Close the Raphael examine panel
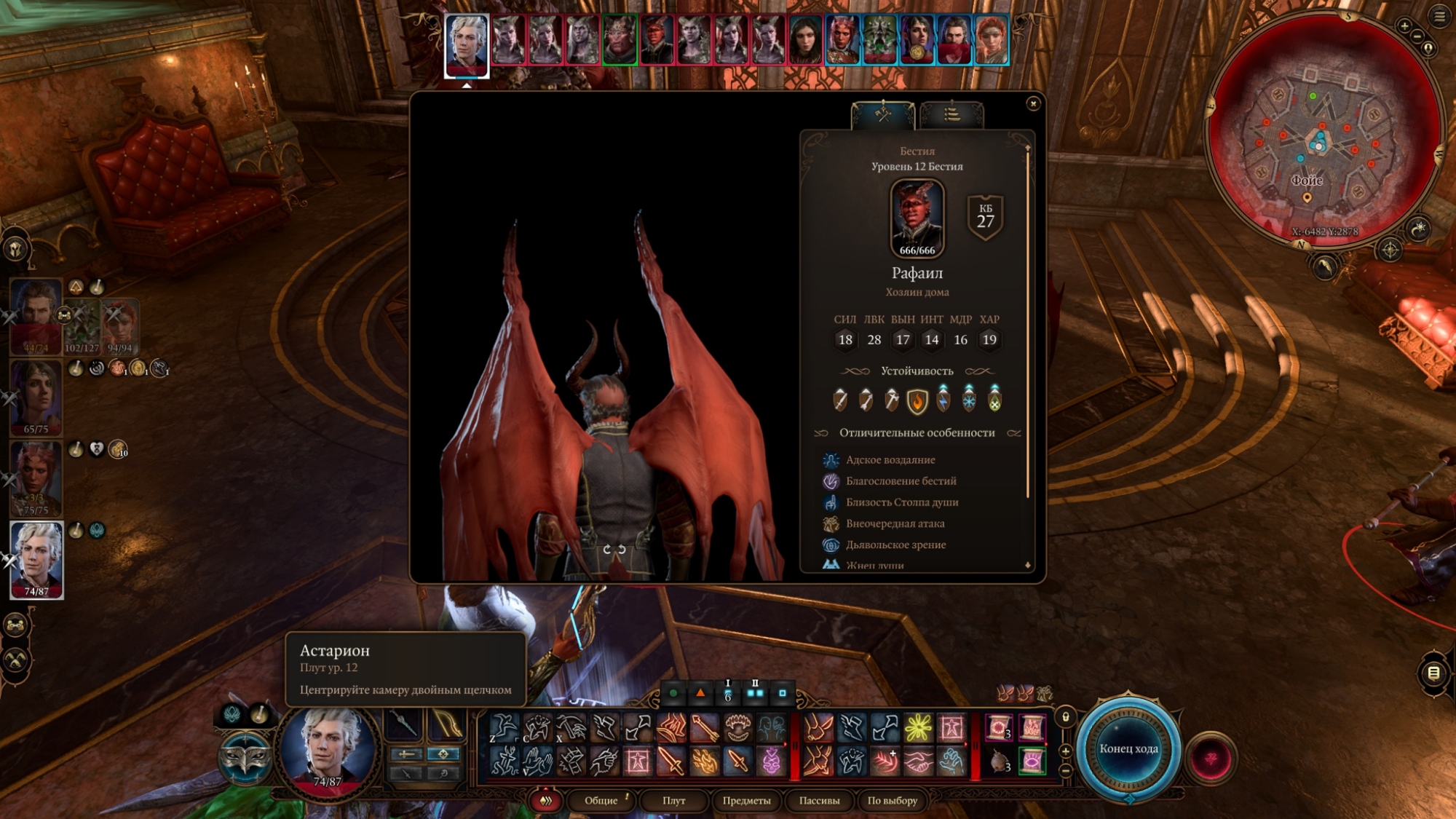Screen dimensions: 1456x819 click(x=1032, y=104)
